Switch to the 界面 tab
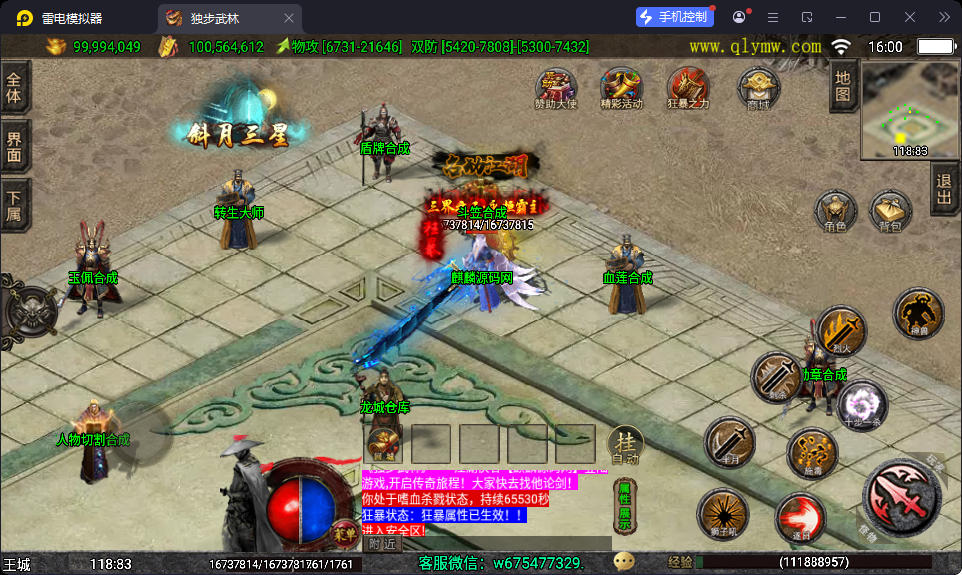This screenshot has width=962, height=575. [x=14, y=147]
